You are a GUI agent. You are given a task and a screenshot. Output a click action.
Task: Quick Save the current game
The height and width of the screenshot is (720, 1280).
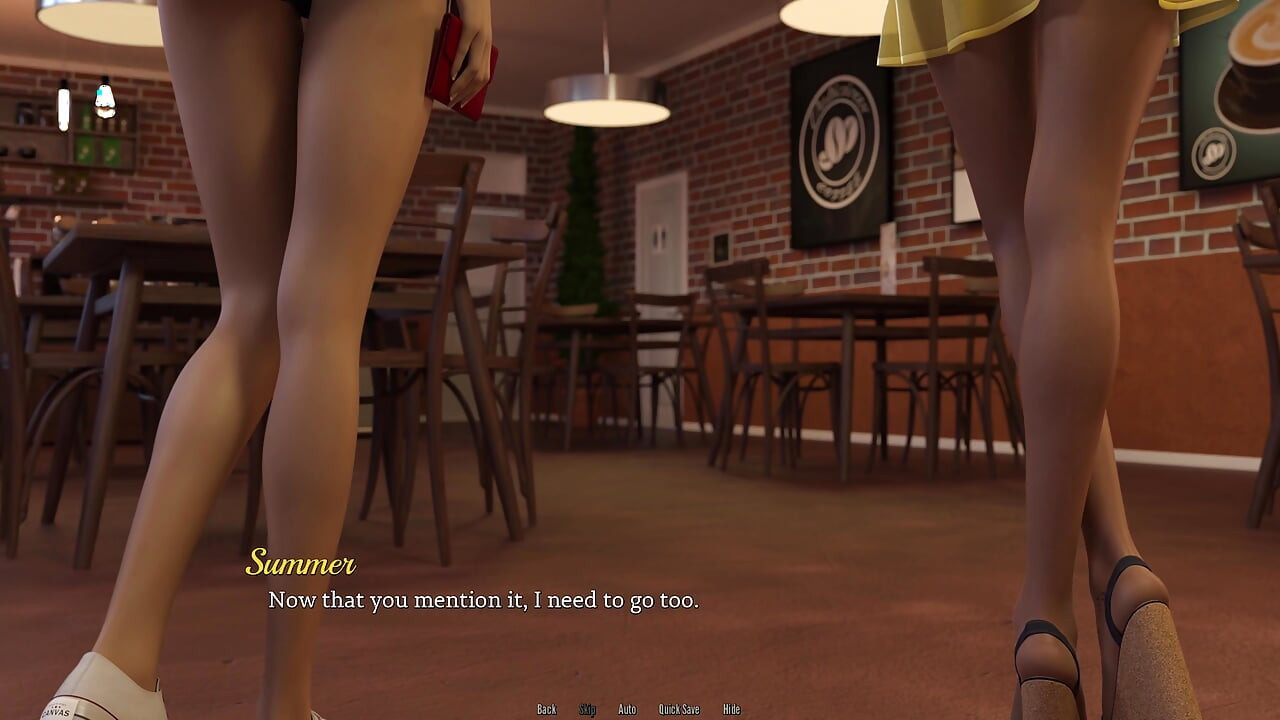pos(679,709)
